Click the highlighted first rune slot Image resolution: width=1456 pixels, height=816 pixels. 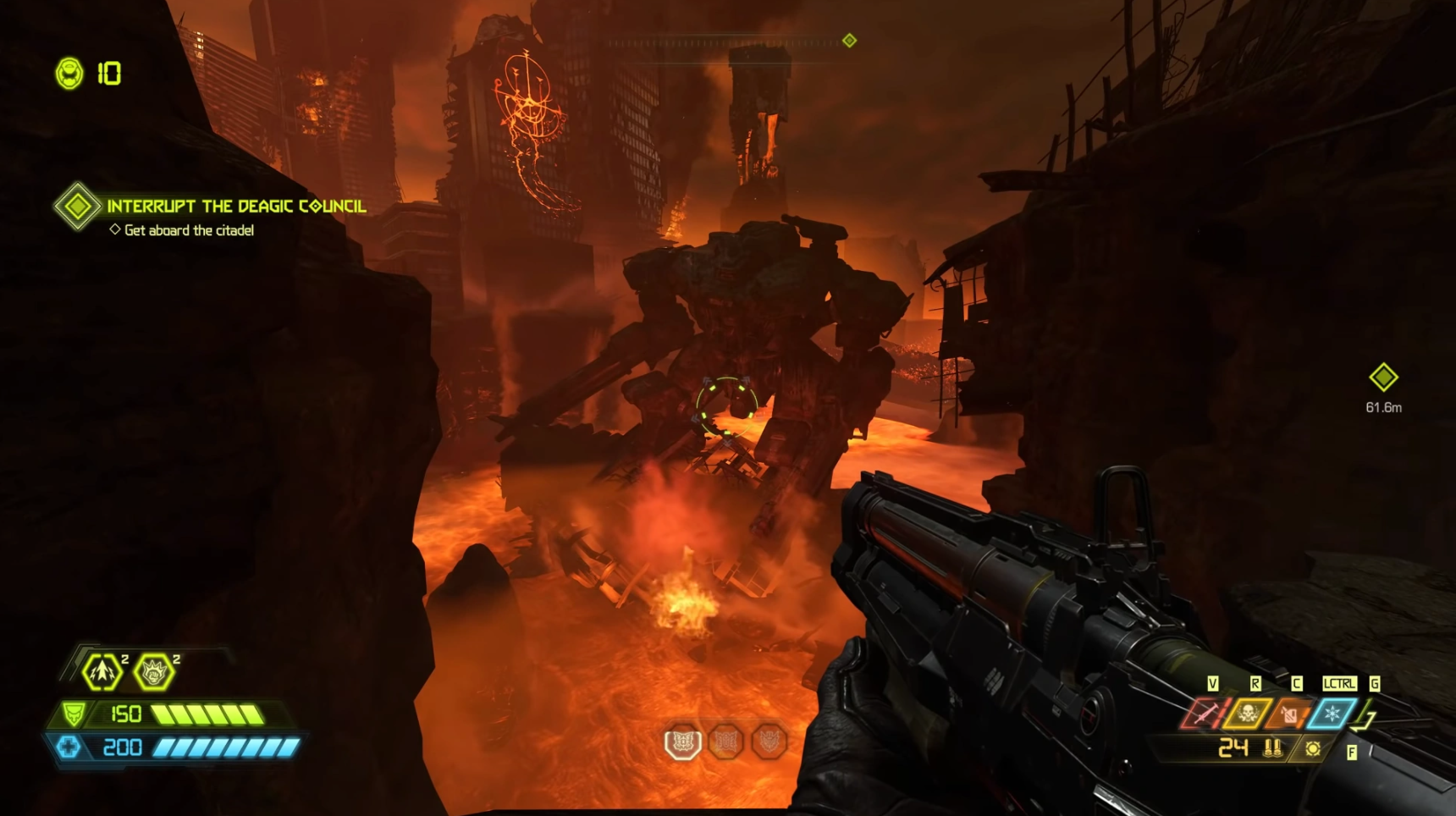click(683, 742)
